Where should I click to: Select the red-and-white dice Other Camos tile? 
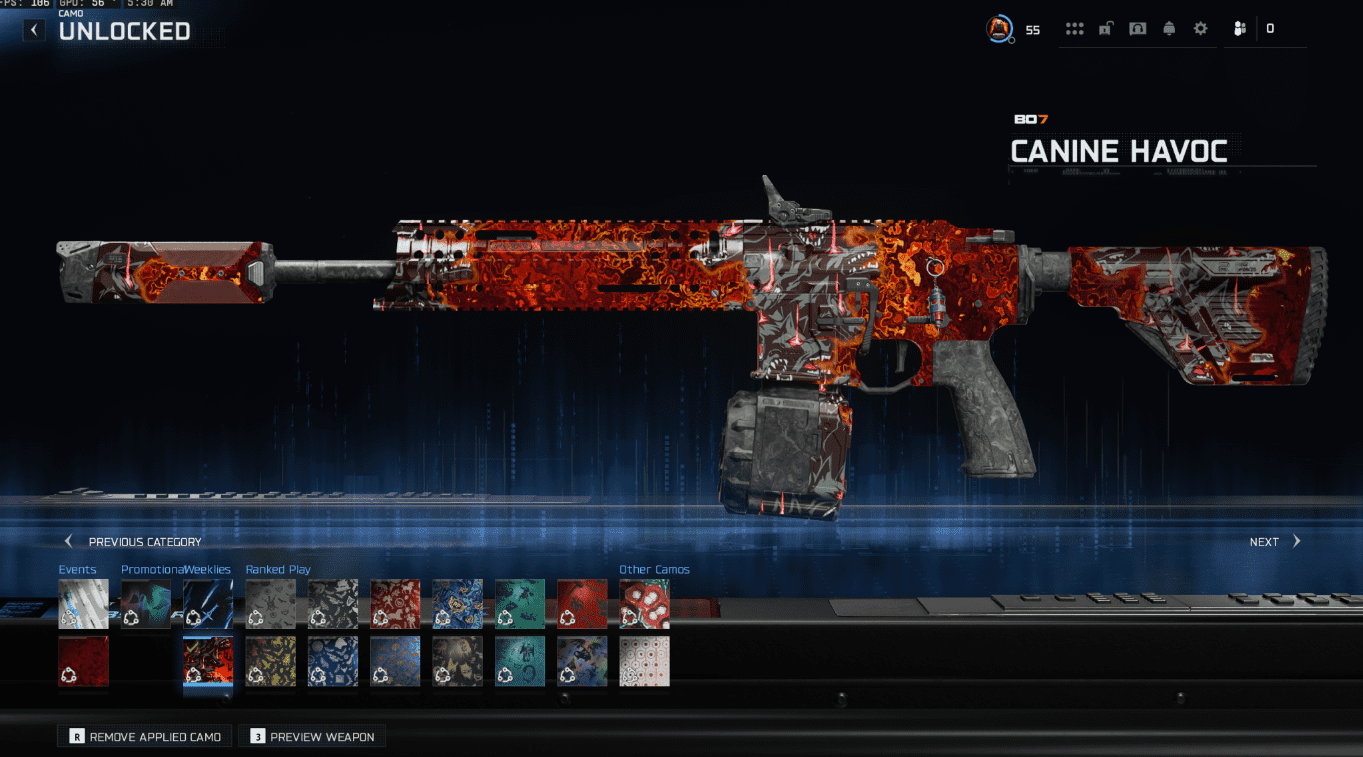[644, 604]
